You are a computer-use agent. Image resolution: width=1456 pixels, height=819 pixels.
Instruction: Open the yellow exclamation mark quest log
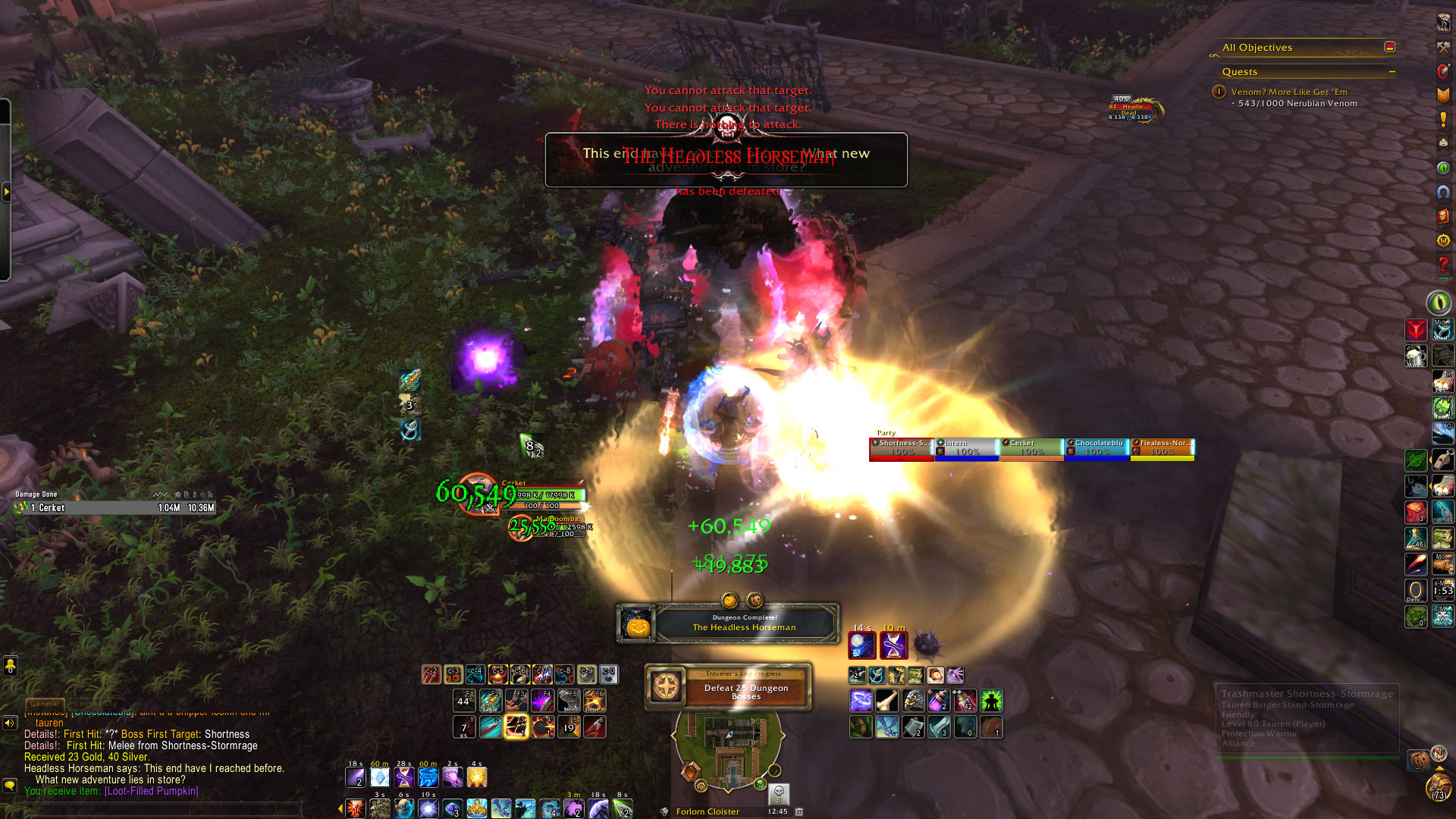coord(1443,120)
